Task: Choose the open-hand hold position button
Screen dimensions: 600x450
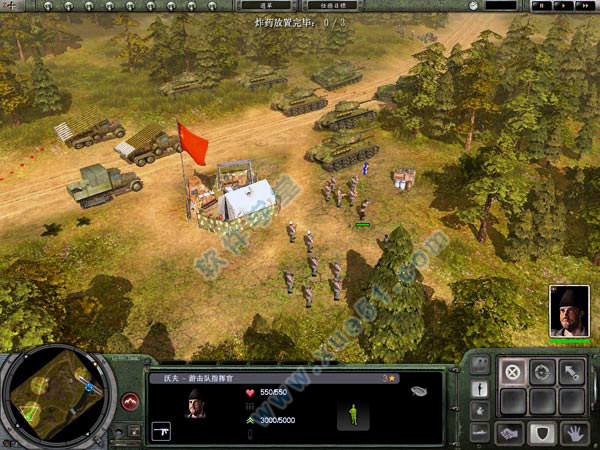Action: point(573,432)
